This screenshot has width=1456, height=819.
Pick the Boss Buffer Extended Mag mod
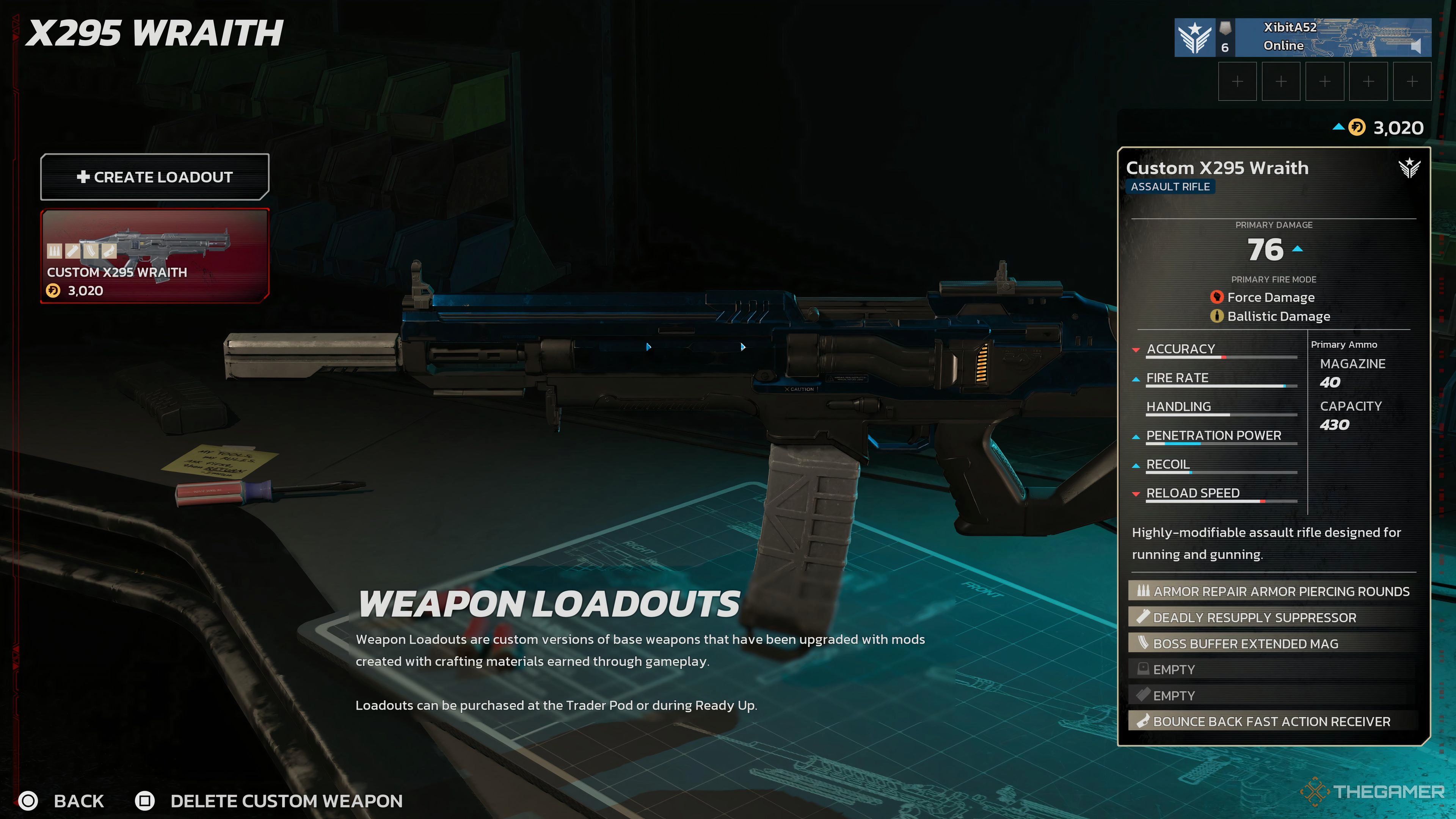(x=1273, y=643)
